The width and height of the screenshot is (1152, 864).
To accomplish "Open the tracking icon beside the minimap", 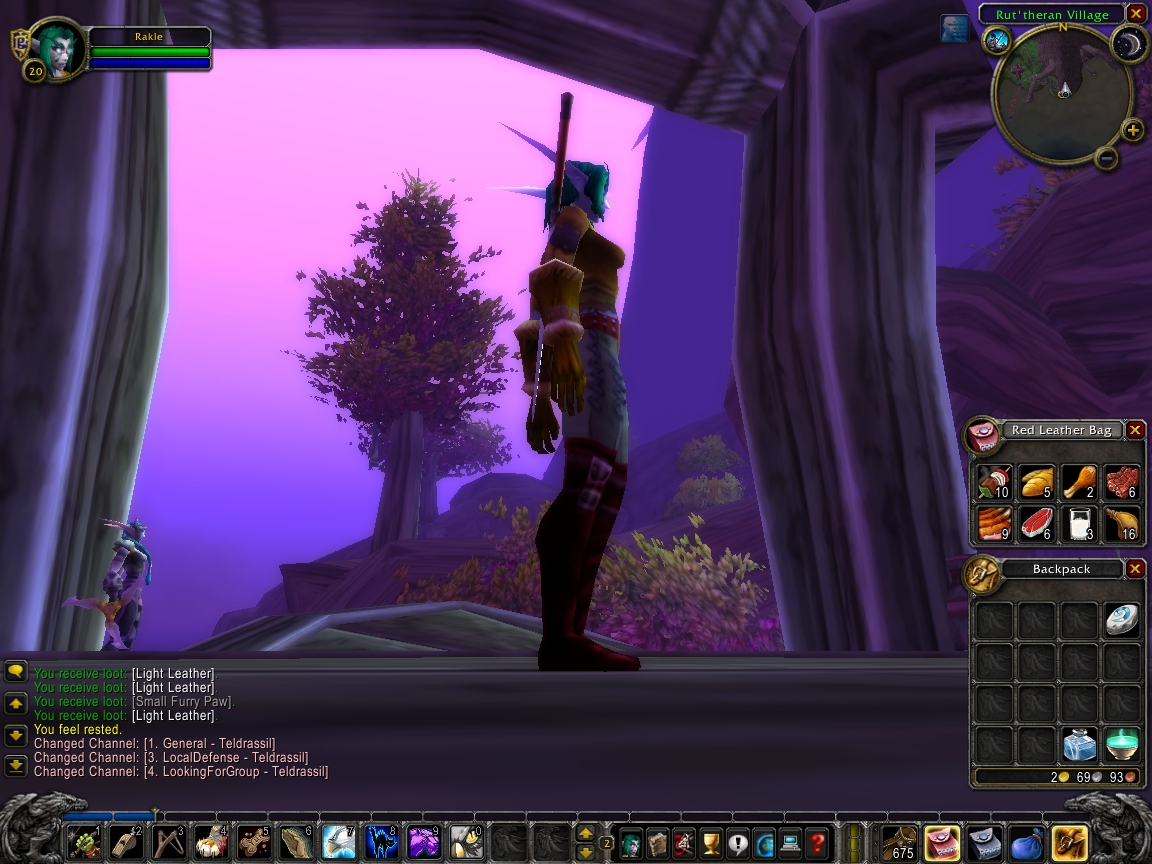I will [x=997, y=39].
